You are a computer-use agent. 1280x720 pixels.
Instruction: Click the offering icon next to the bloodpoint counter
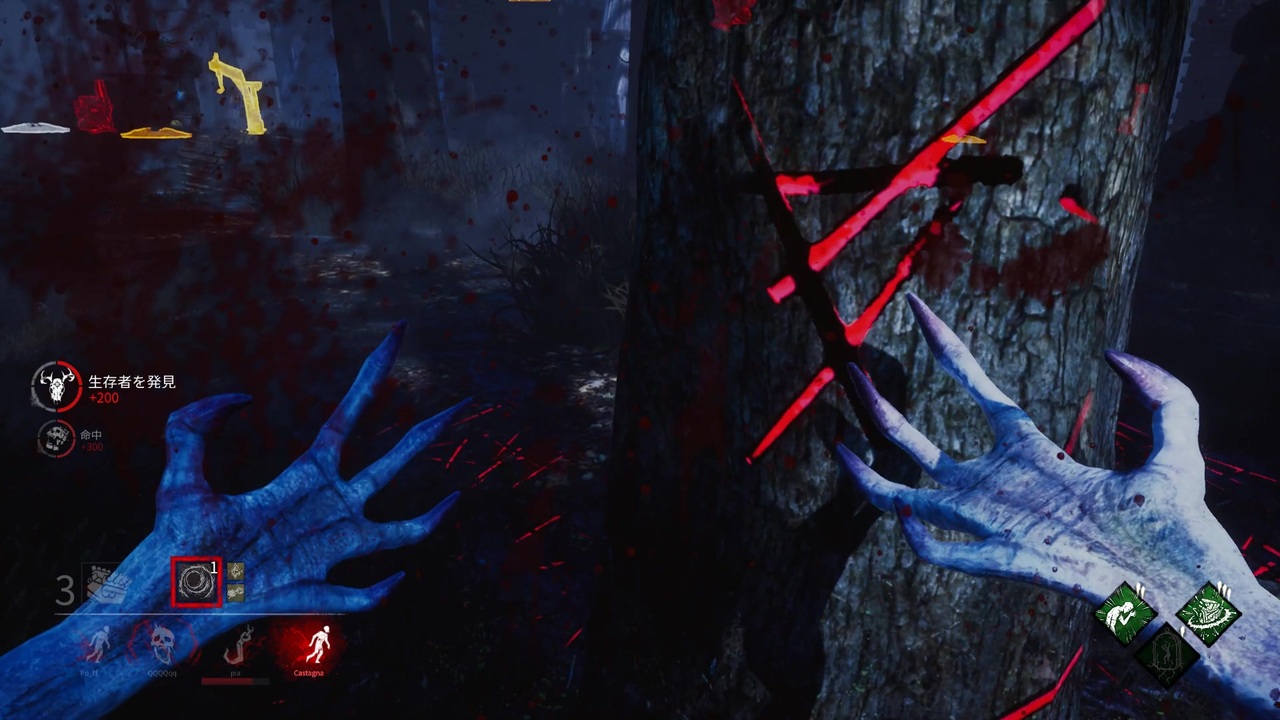coord(105,582)
